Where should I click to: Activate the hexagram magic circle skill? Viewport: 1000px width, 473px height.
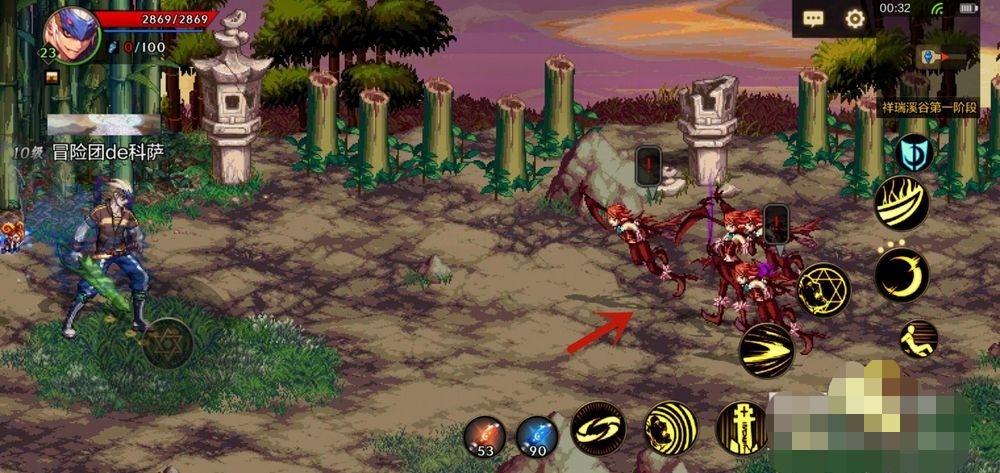pyautogui.click(x=823, y=290)
